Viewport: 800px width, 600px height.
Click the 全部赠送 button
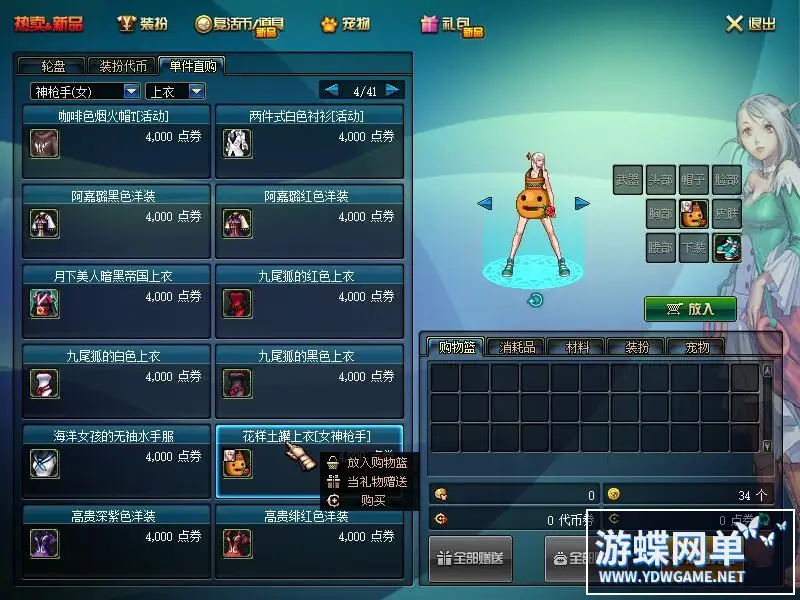point(470,560)
